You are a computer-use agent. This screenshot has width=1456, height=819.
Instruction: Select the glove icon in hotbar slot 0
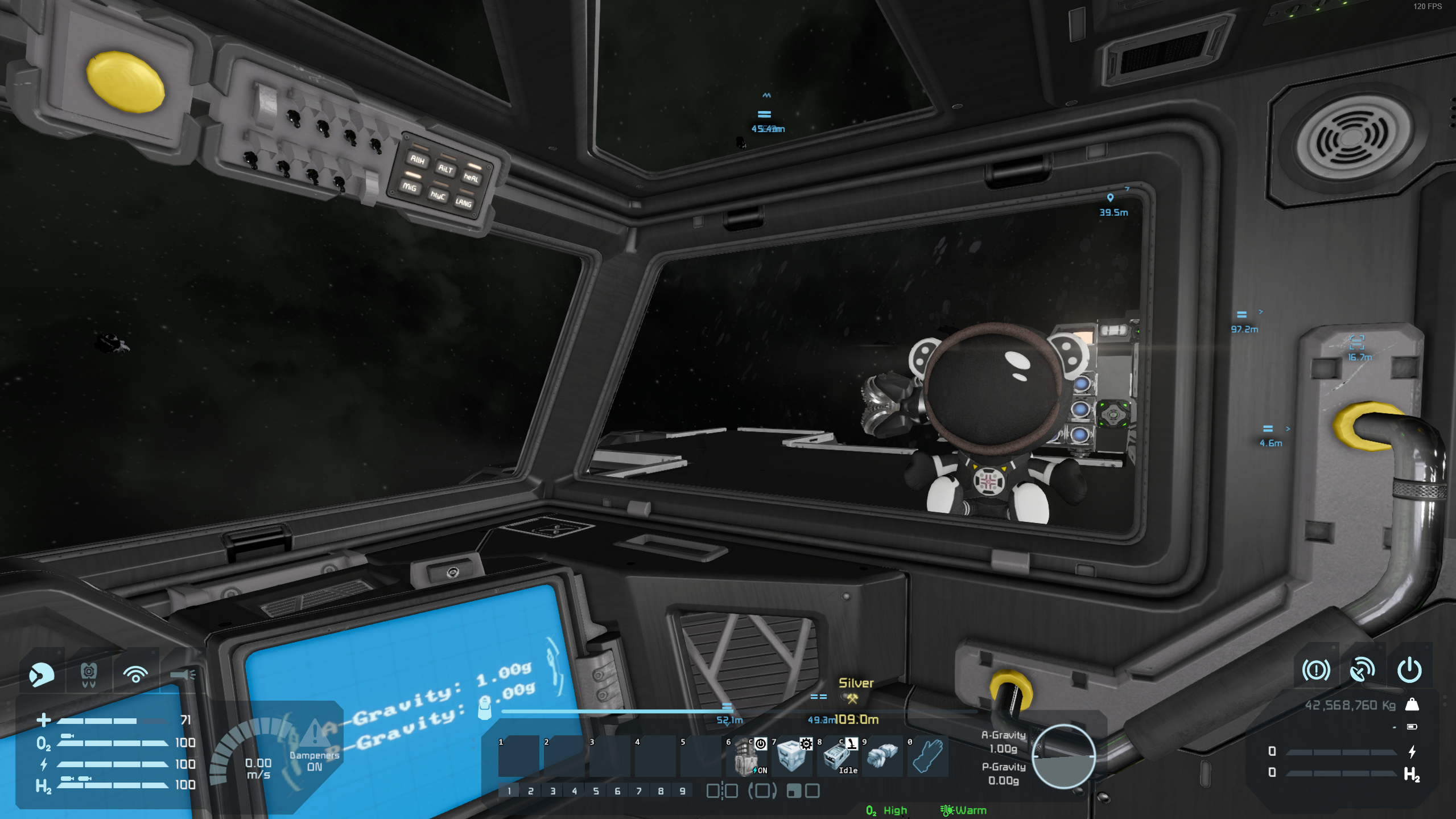tap(928, 756)
